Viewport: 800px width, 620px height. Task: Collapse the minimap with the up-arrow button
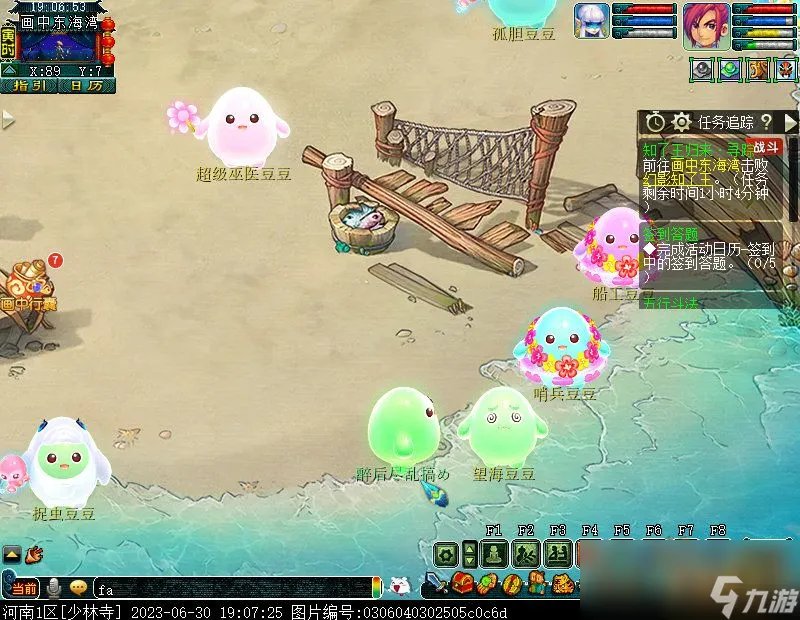point(8,71)
